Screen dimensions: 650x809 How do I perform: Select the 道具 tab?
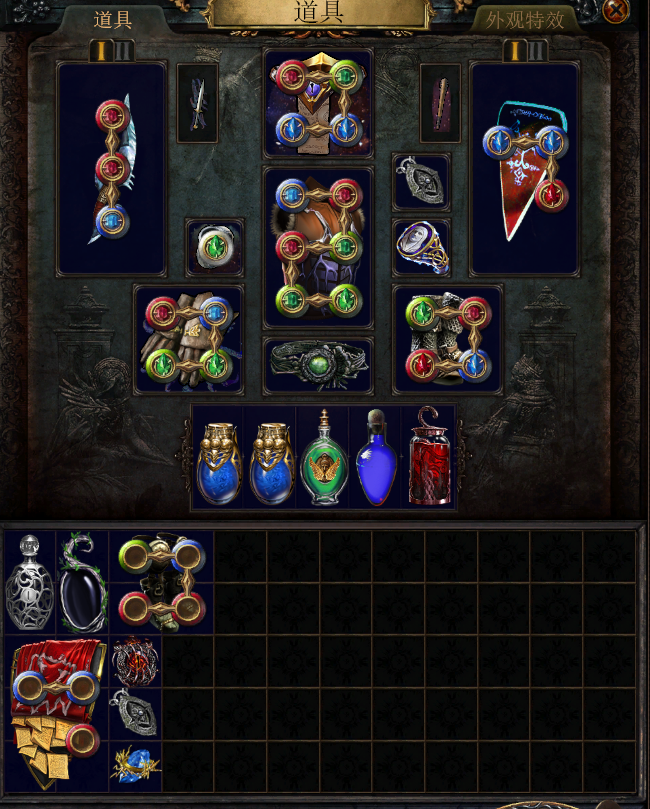click(x=113, y=20)
